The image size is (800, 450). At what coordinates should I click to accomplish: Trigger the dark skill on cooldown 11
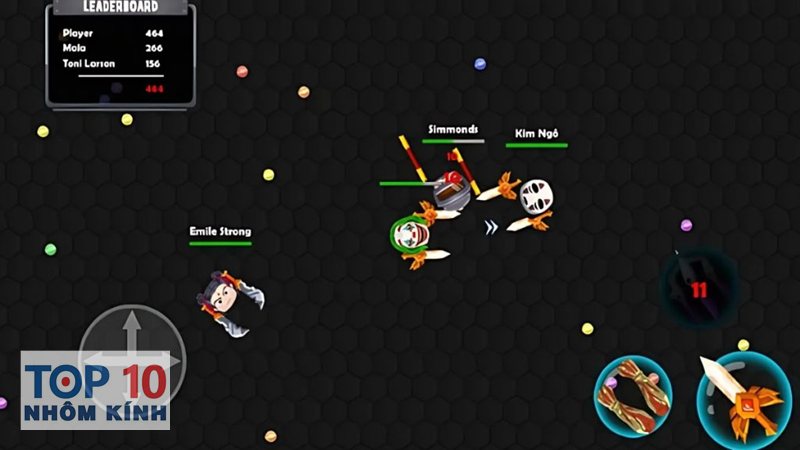click(698, 290)
